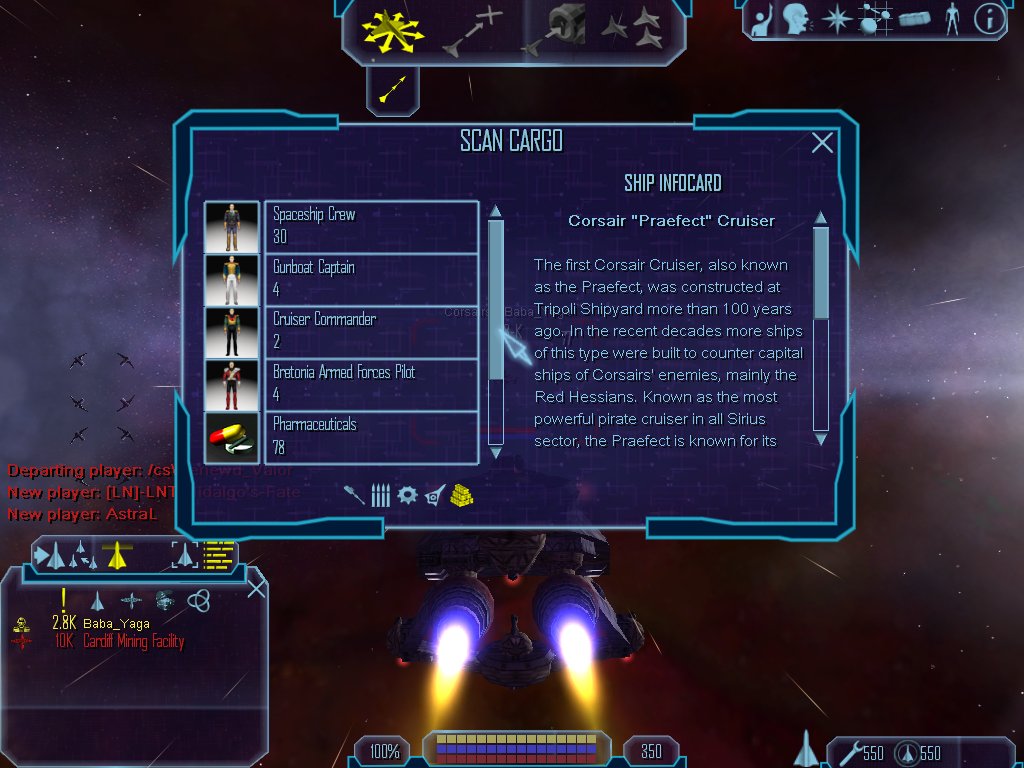Show weapons using the gun filter icon
The image size is (1024, 768).
pyautogui.click(x=354, y=495)
